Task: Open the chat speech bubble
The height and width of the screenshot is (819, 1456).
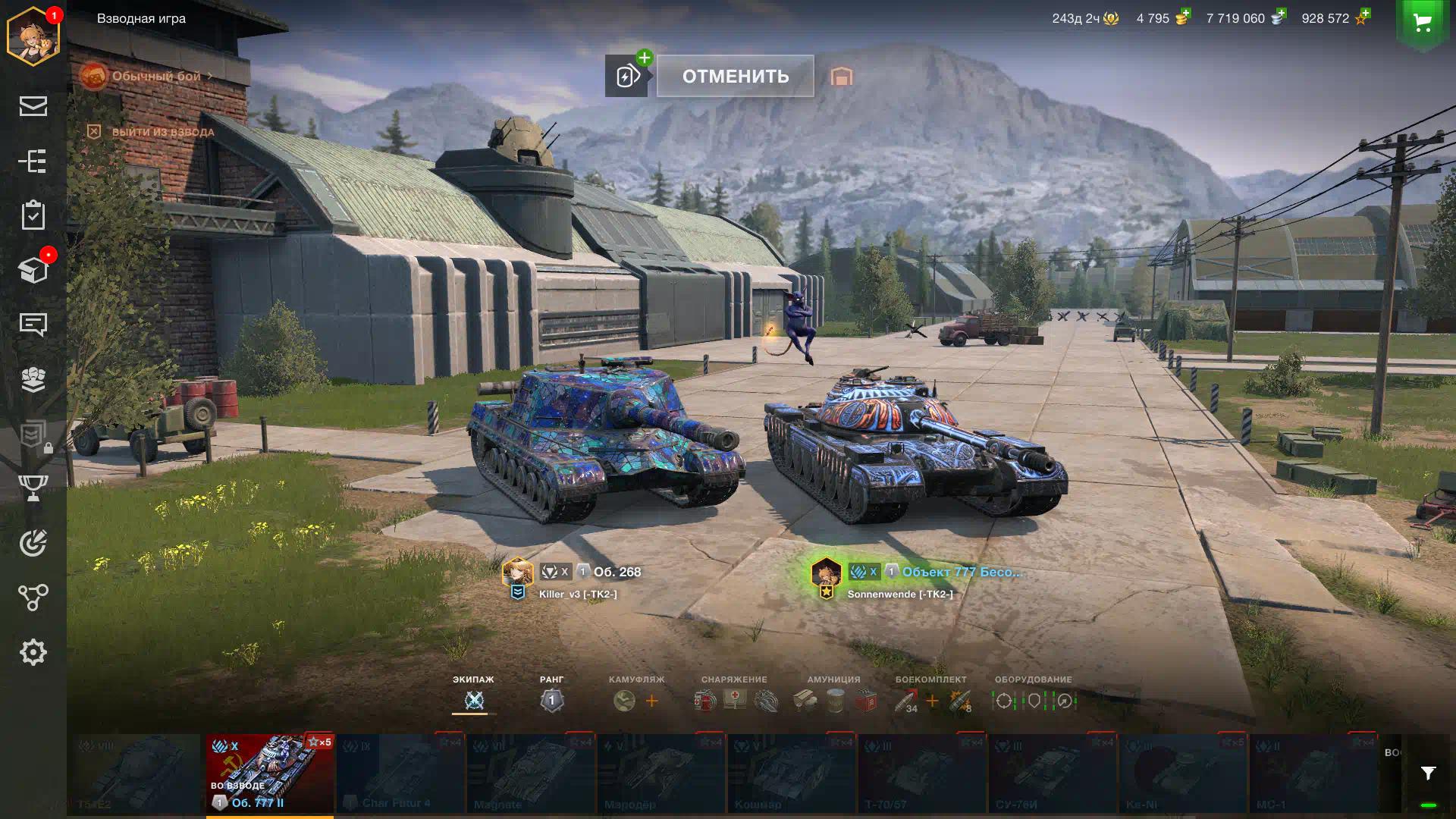Action: [33, 325]
